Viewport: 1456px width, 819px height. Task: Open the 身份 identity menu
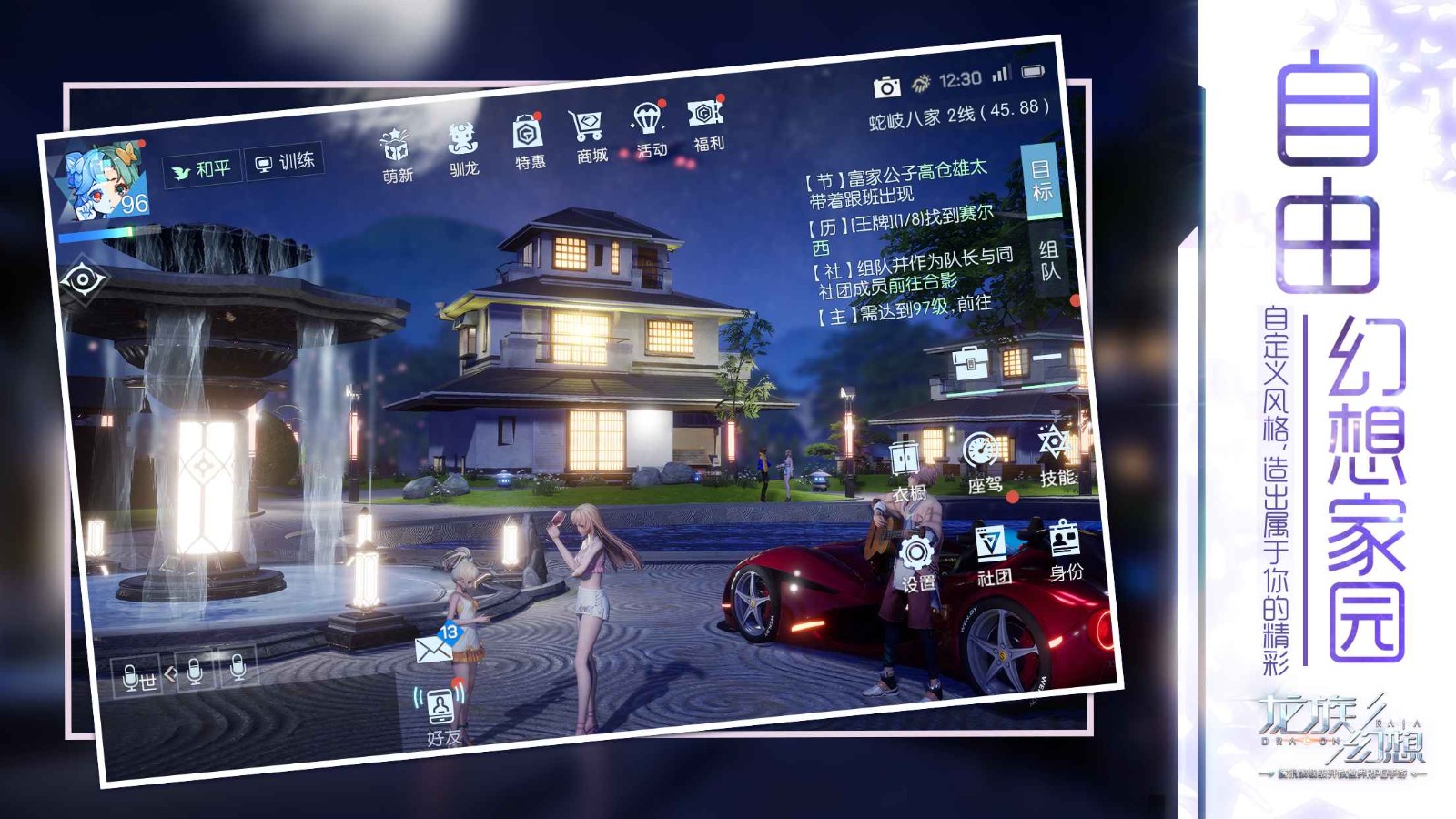(x=1065, y=548)
